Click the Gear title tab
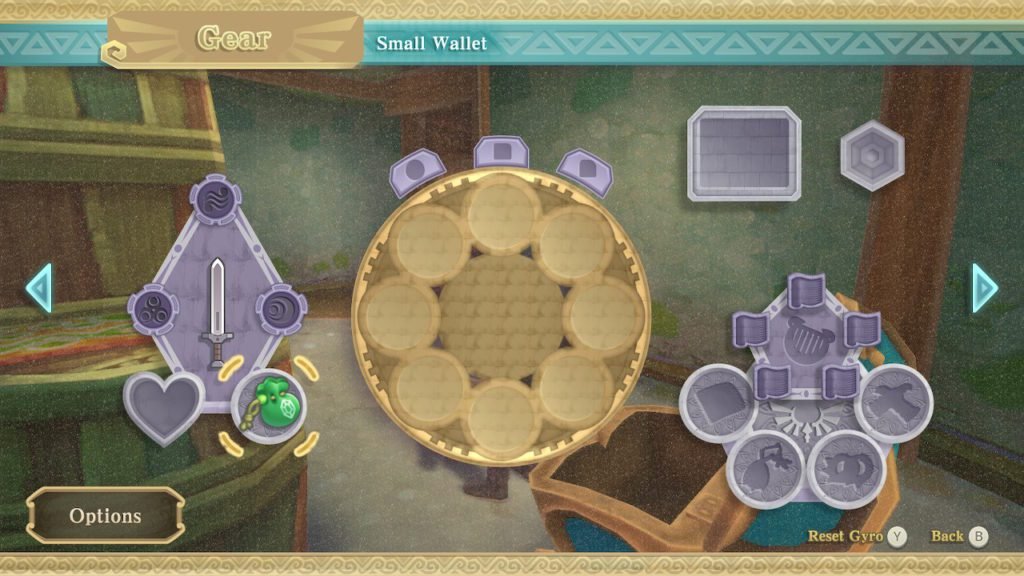1024x576 pixels. pos(236,40)
